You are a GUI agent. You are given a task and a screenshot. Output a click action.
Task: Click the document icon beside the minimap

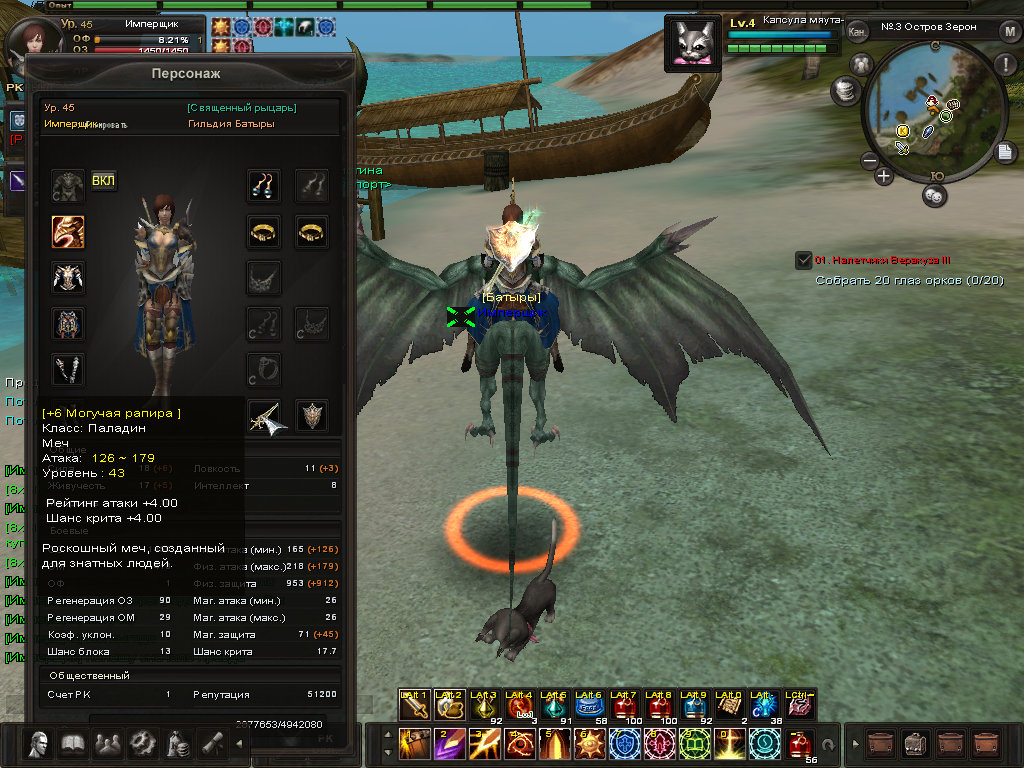pos(1006,152)
